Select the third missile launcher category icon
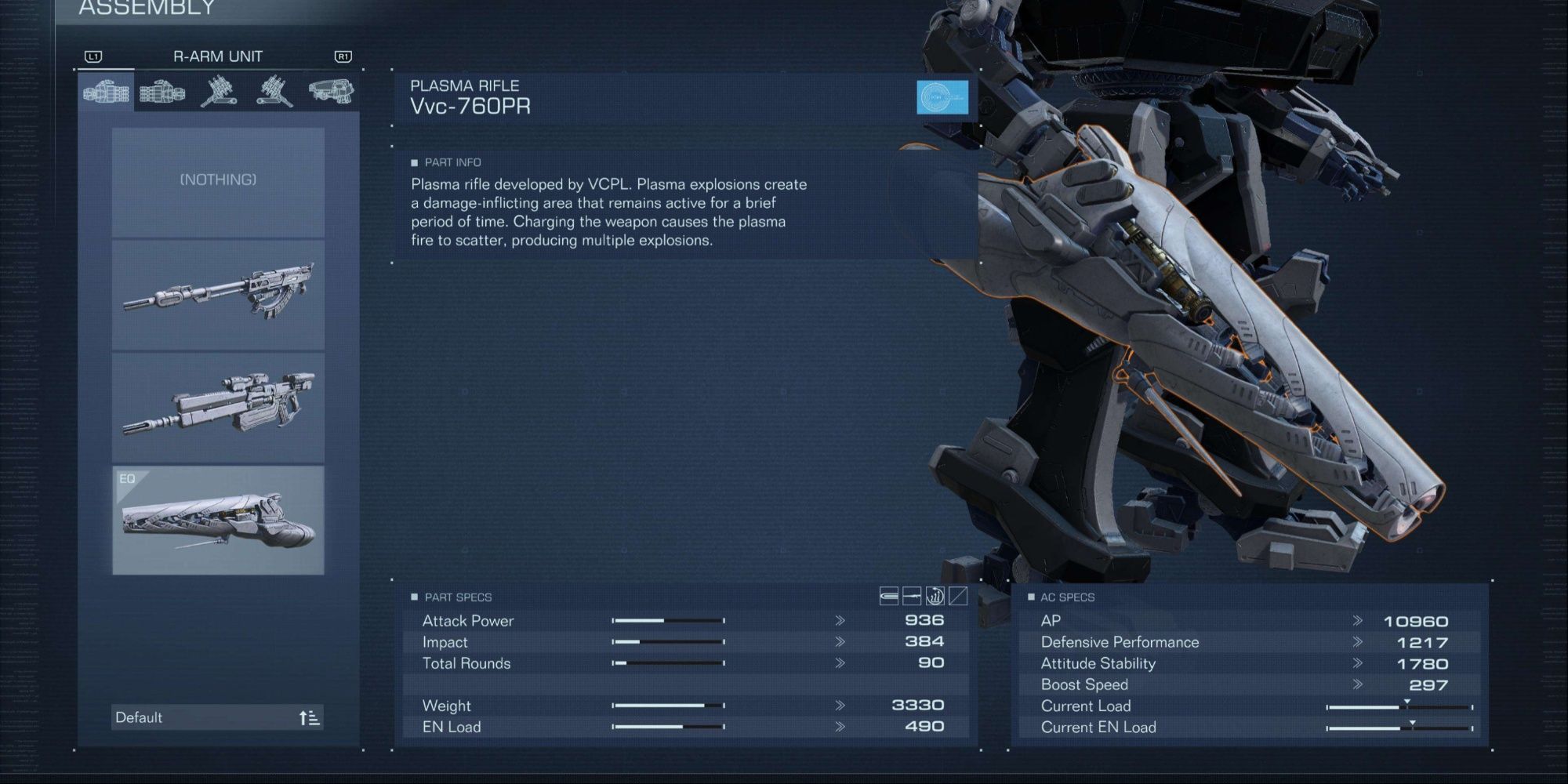Screen dimensions: 1568x784 click(x=220, y=93)
